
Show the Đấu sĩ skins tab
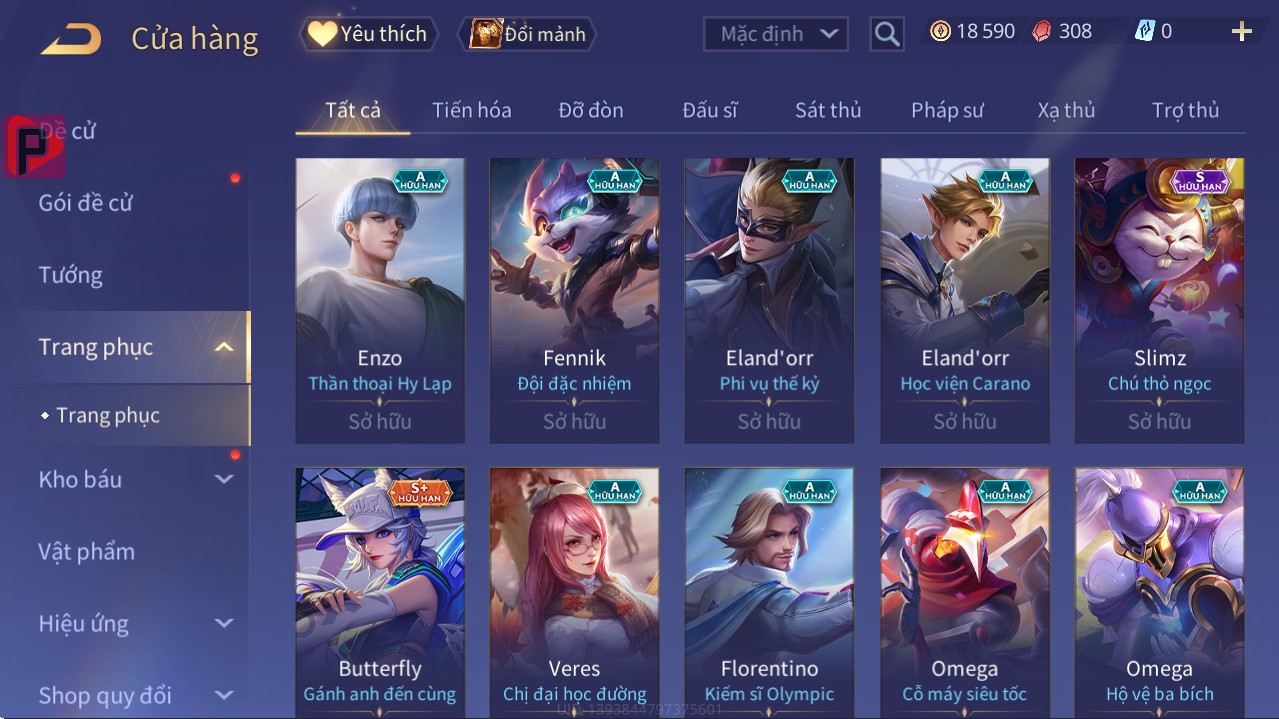tap(709, 110)
